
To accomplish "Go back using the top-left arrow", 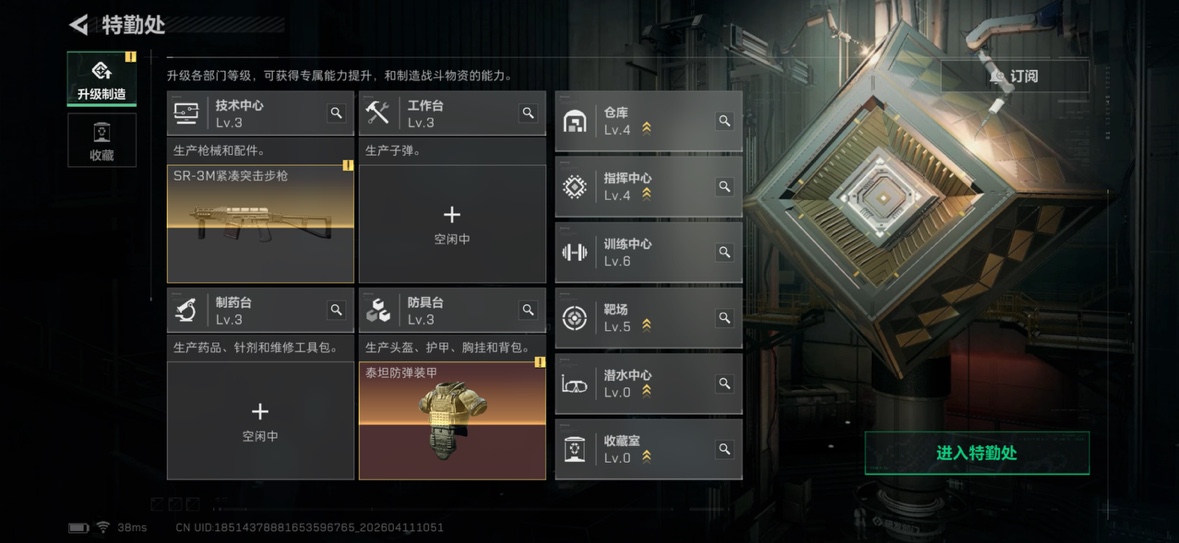I will click(79, 25).
